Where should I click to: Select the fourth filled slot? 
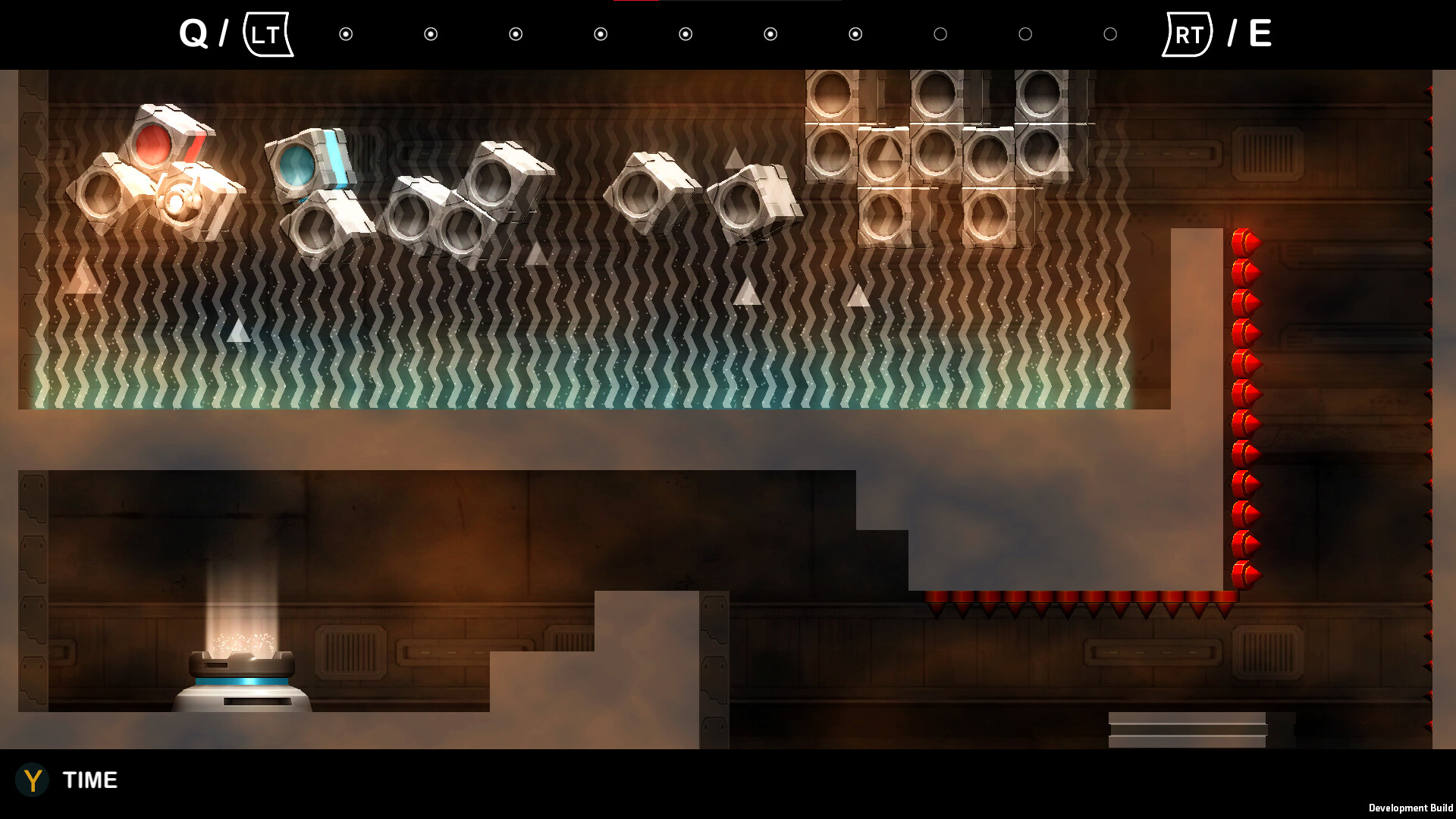pyautogui.click(x=601, y=33)
